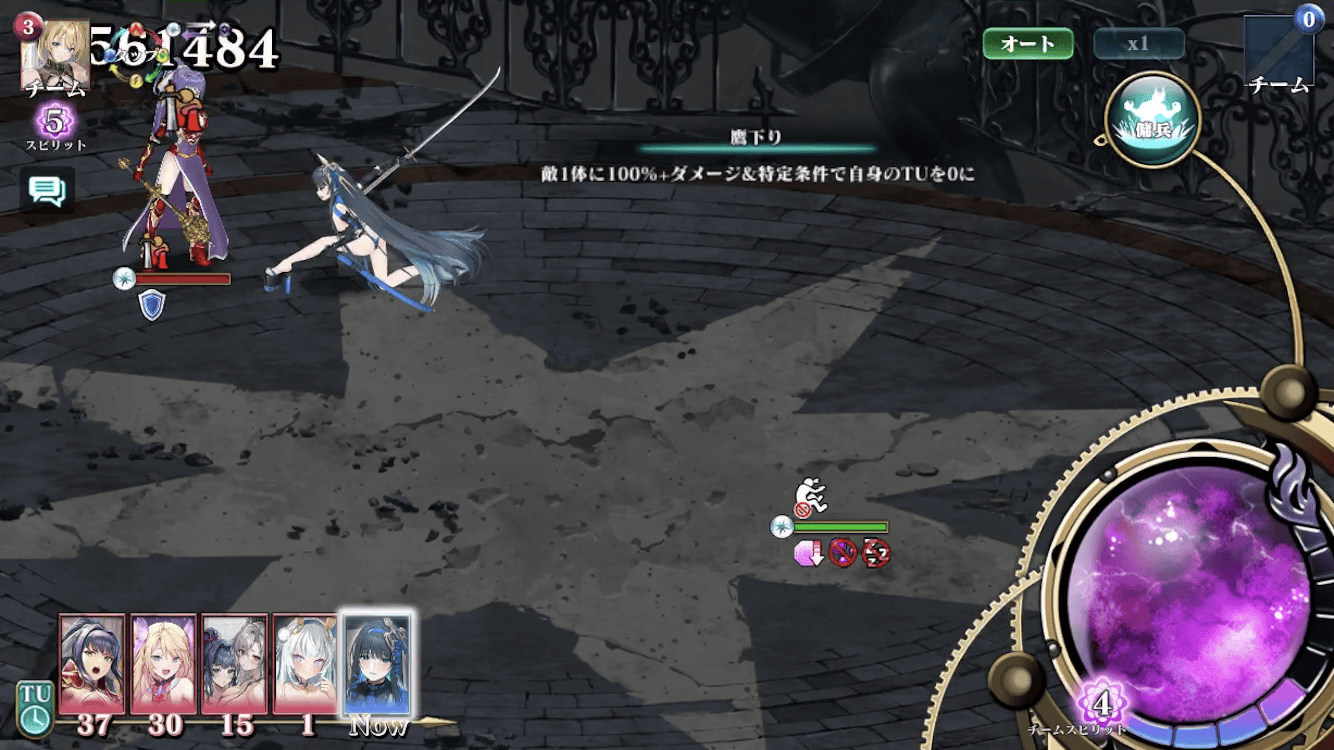
Task: Toggle the オート auto-battle button
Action: point(1028,44)
